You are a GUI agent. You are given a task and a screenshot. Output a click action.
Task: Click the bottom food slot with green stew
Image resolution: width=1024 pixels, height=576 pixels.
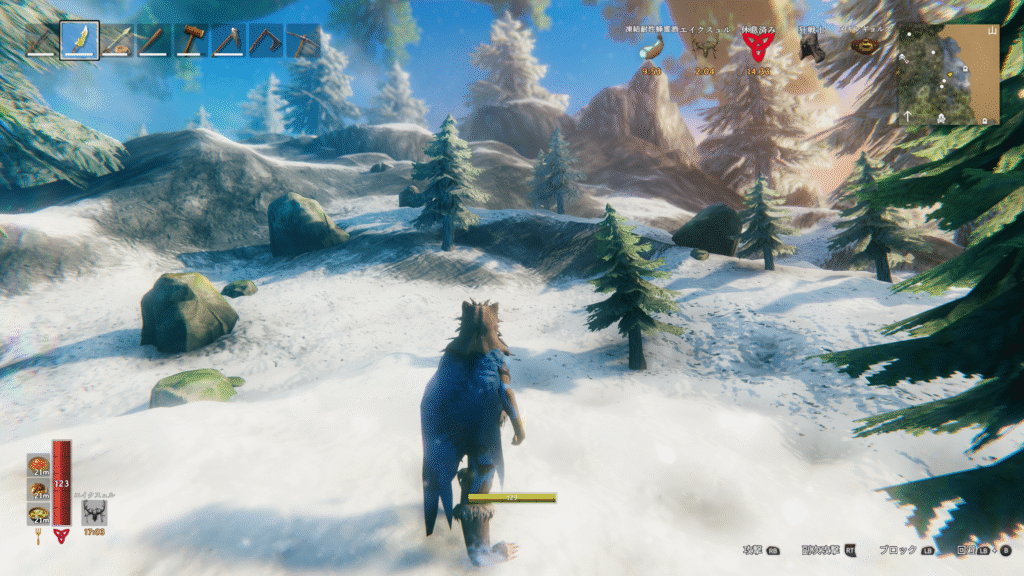point(38,514)
